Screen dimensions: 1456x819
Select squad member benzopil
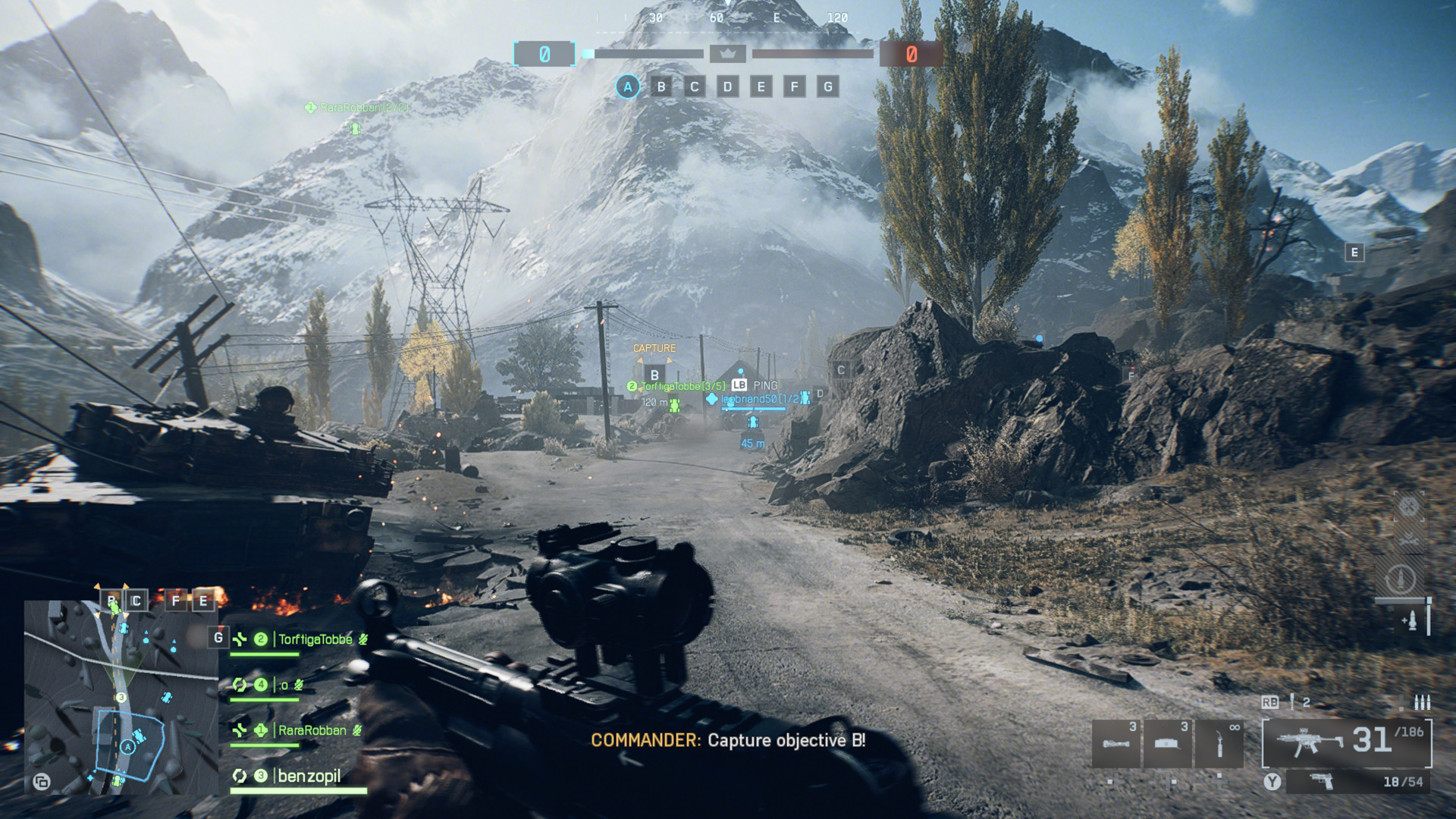[x=309, y=776]
